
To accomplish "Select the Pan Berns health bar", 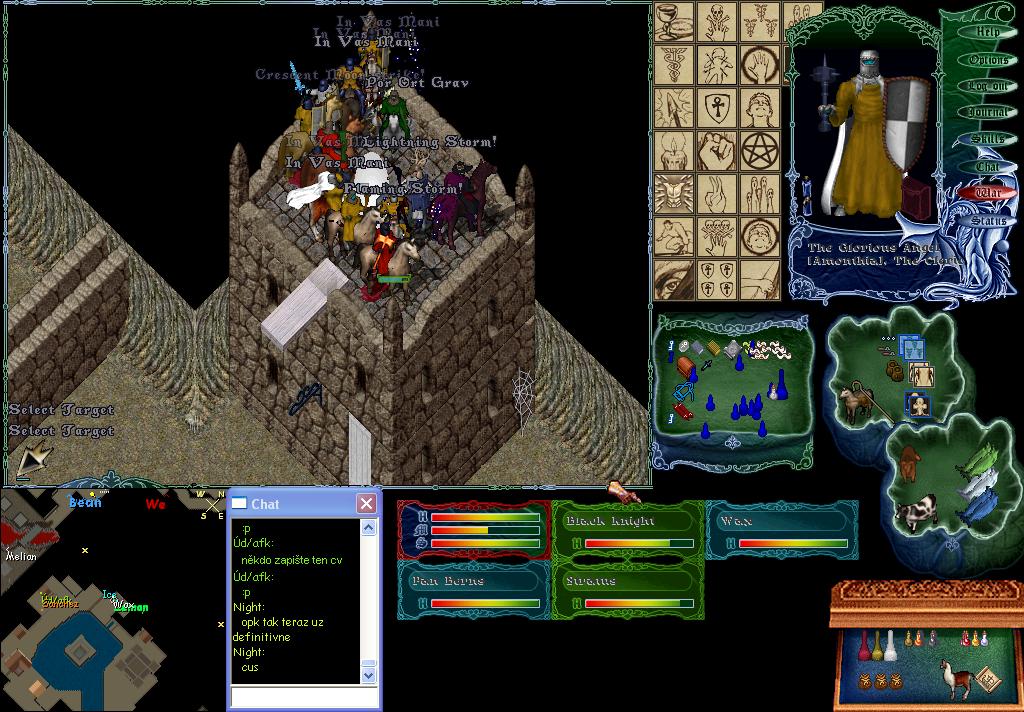I will (x=473, y=591).
